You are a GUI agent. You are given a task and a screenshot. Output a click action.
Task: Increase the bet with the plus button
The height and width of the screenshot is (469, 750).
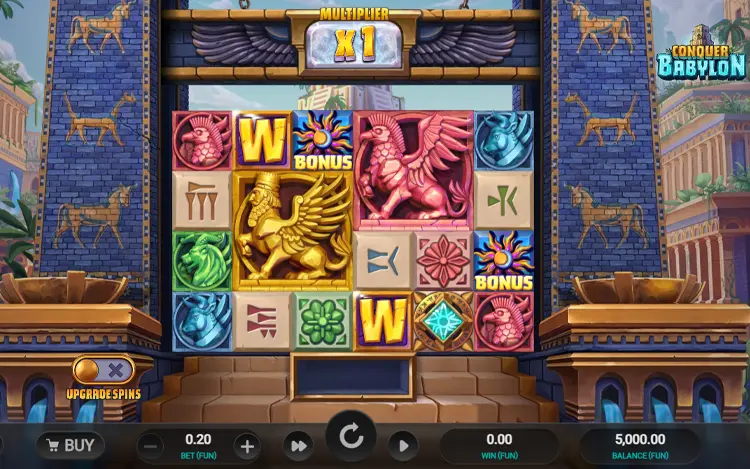247,446
